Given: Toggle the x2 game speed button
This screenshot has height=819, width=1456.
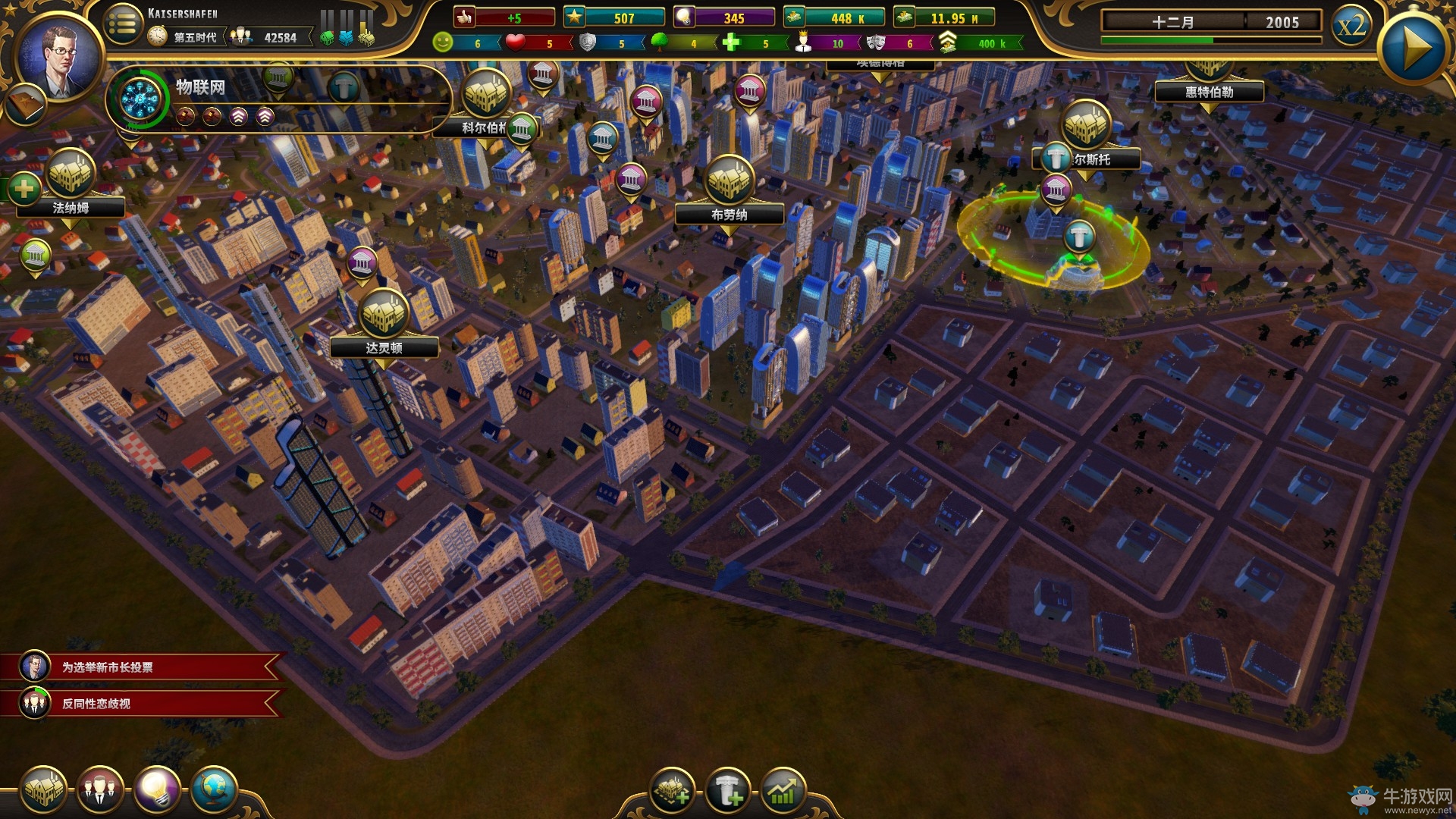Looking at the screenshot, I should (1351, 27).
